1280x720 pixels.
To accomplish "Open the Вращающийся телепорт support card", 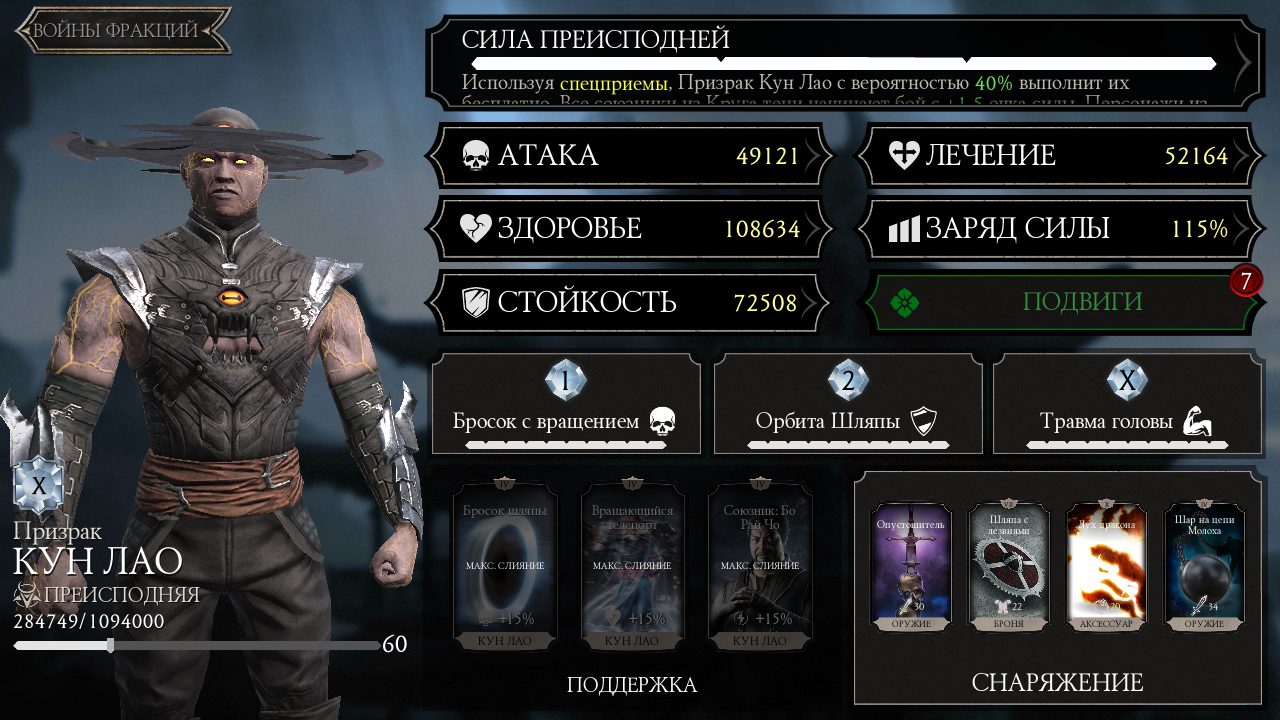I will tap(632, 566).
